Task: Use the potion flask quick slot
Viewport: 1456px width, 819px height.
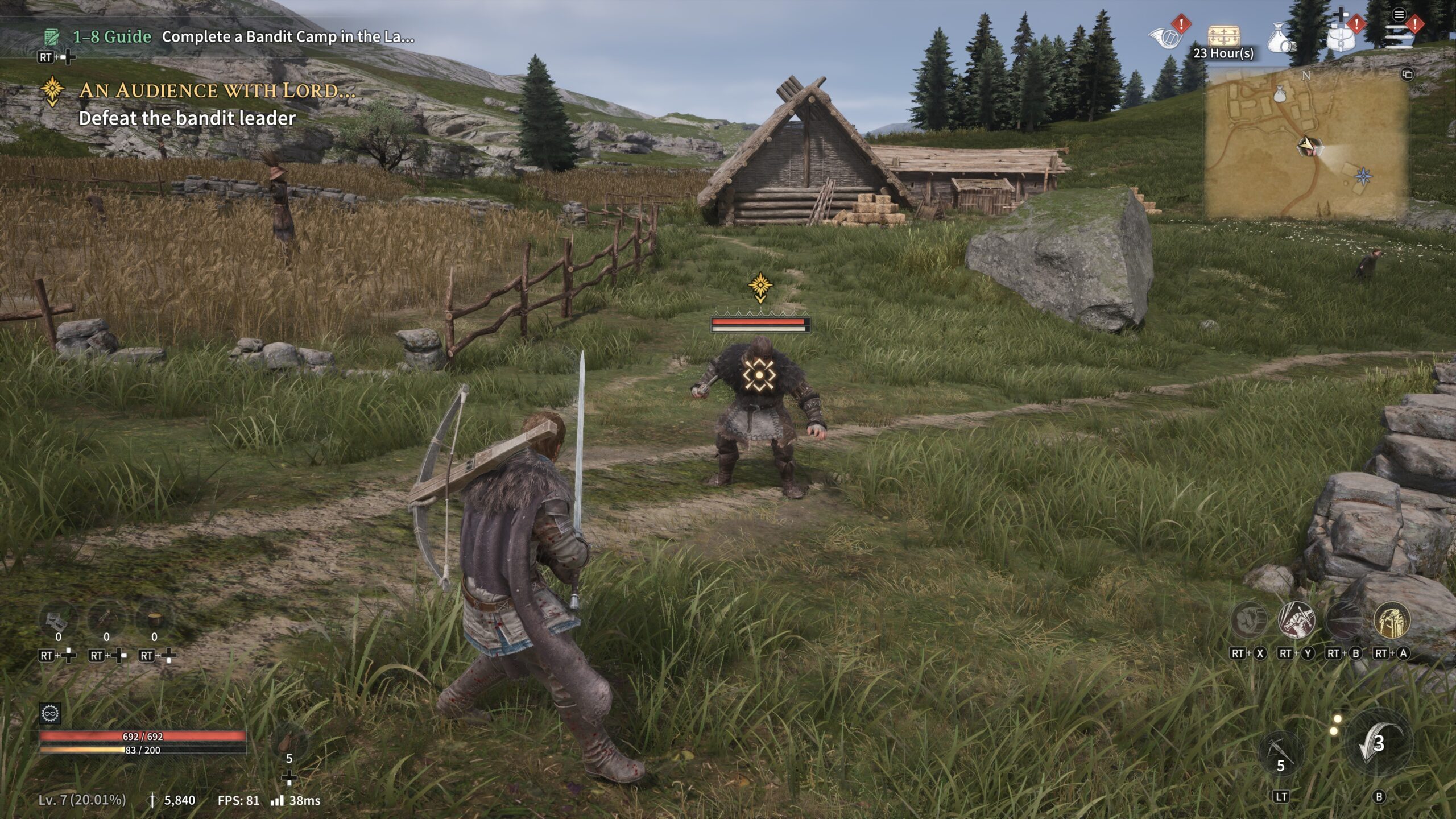Action: click(289, 743)
